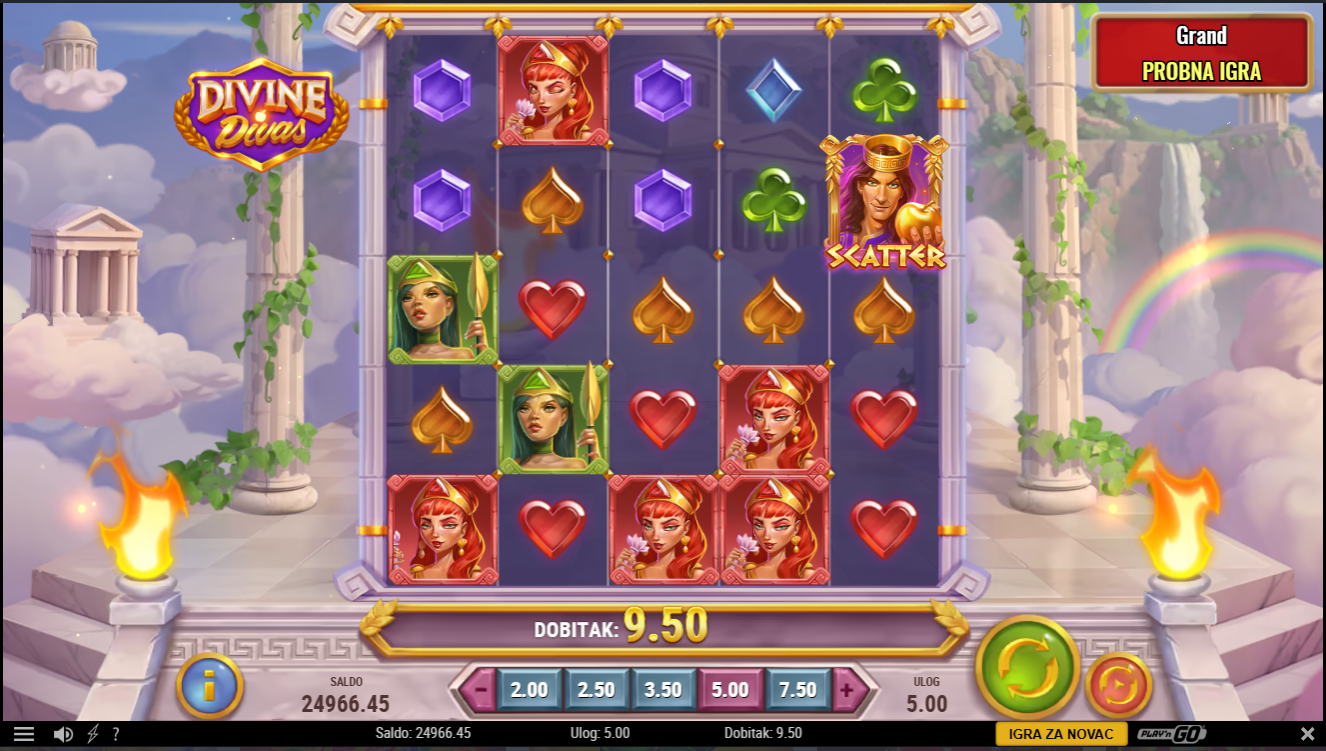The width and height of the screenshot is (1326, 751).
Task: Open the hamburger menu
Action: click(24, 734)
